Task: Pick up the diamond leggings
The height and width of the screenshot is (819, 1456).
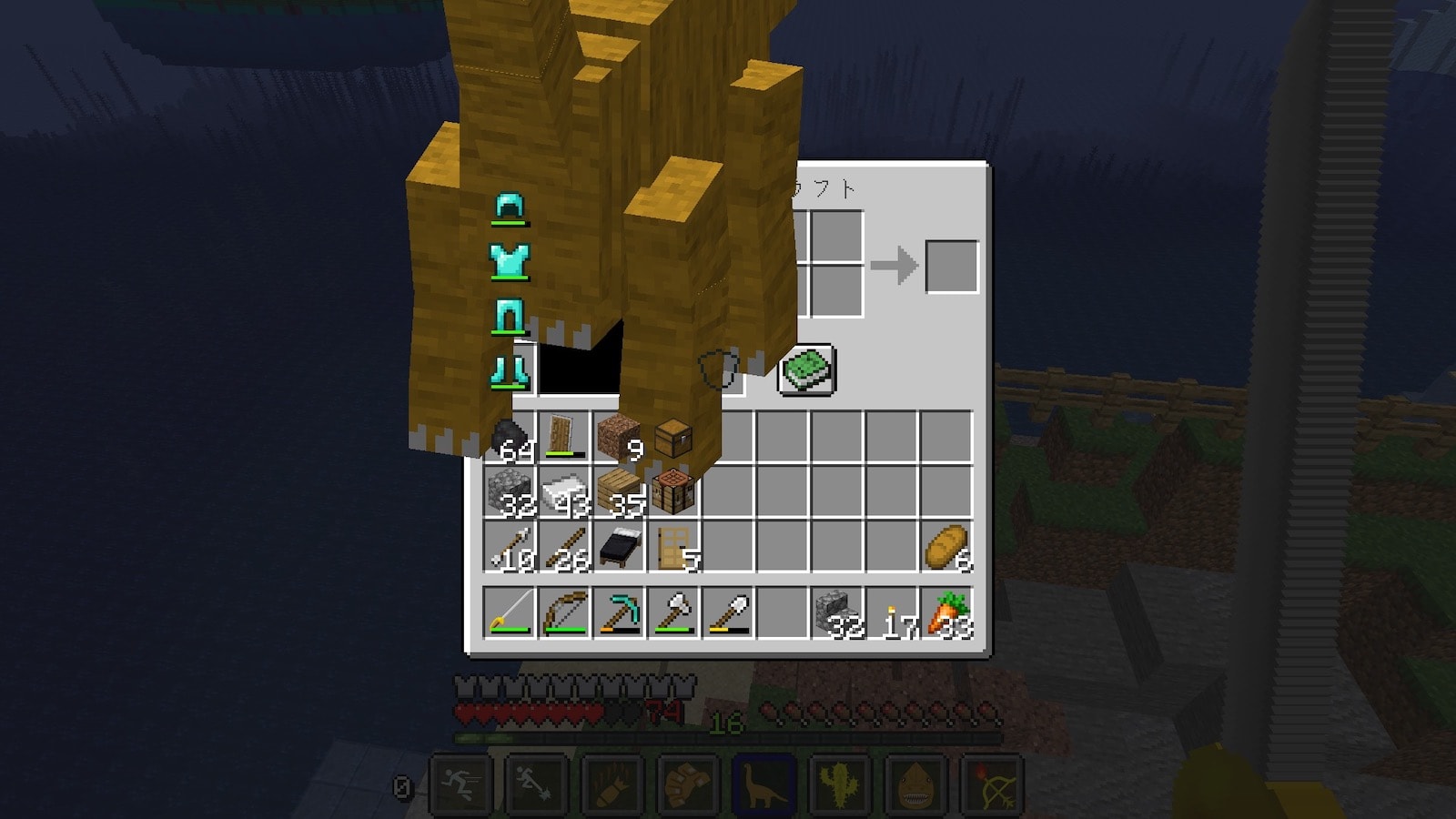Action: [x=510, y=317]
